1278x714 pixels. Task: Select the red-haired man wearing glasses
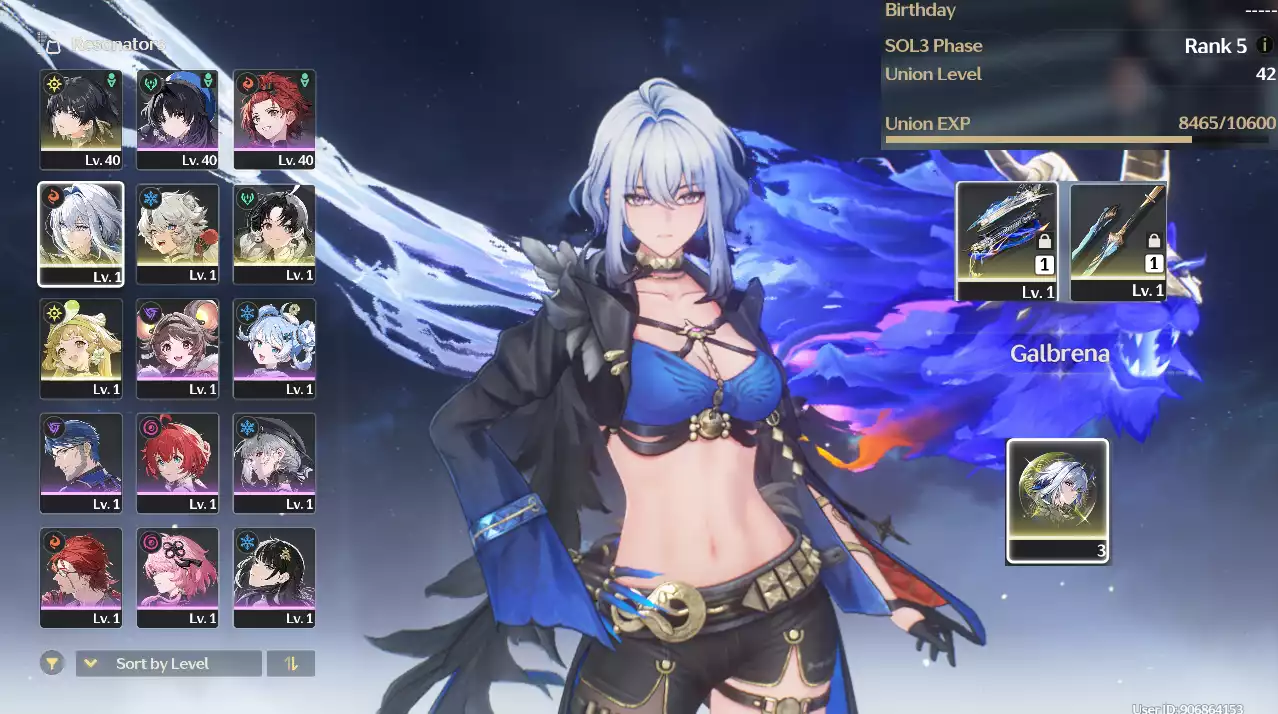81,577
